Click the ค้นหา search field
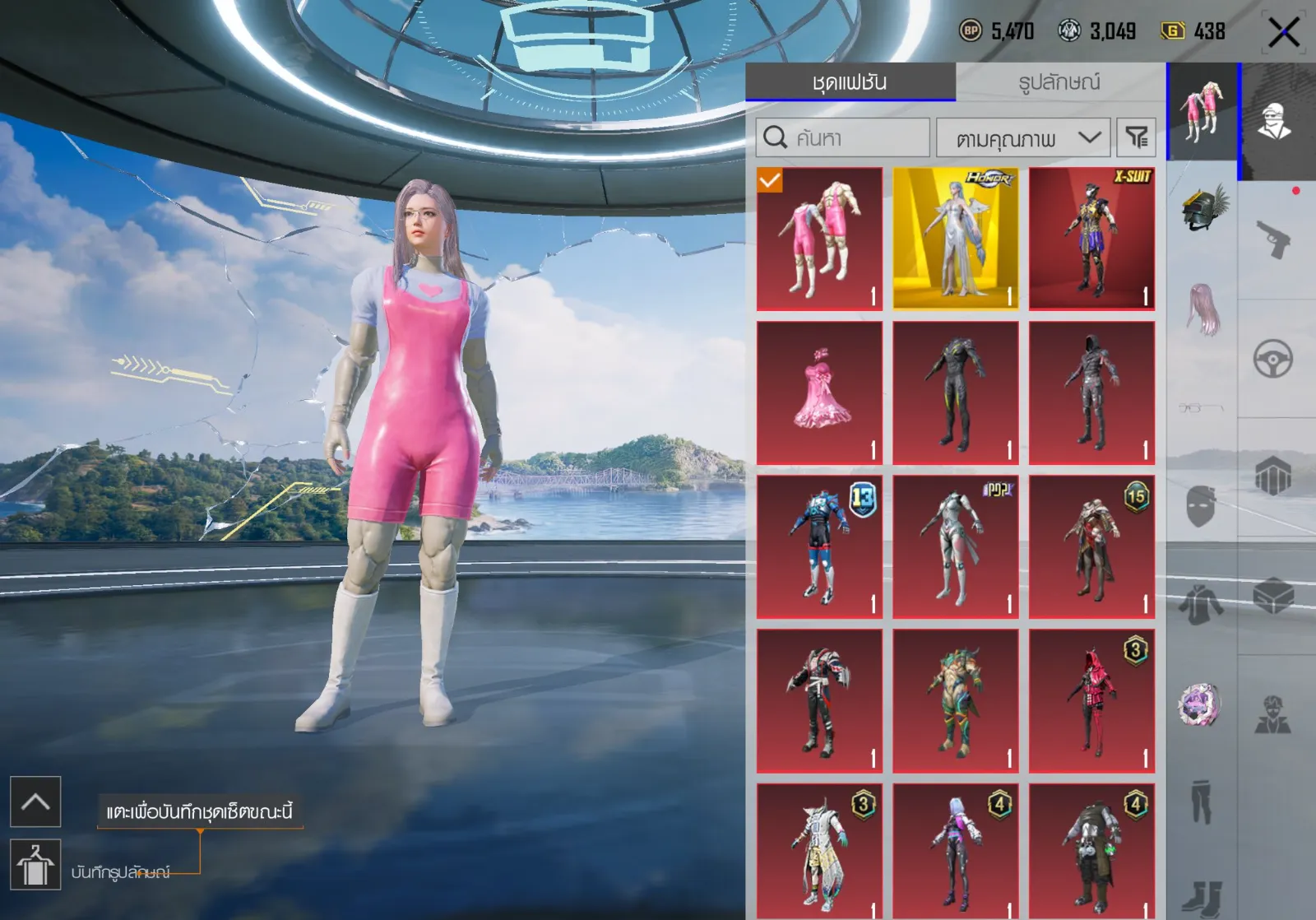This screenshot has width=1316, height=920. click(843, 137)
